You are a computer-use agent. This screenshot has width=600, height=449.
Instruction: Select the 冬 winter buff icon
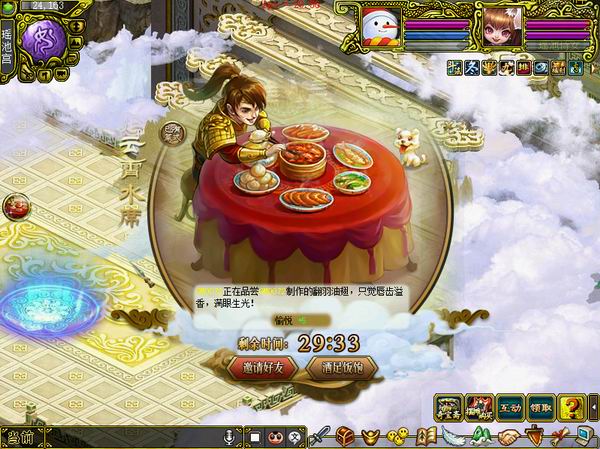472,66
